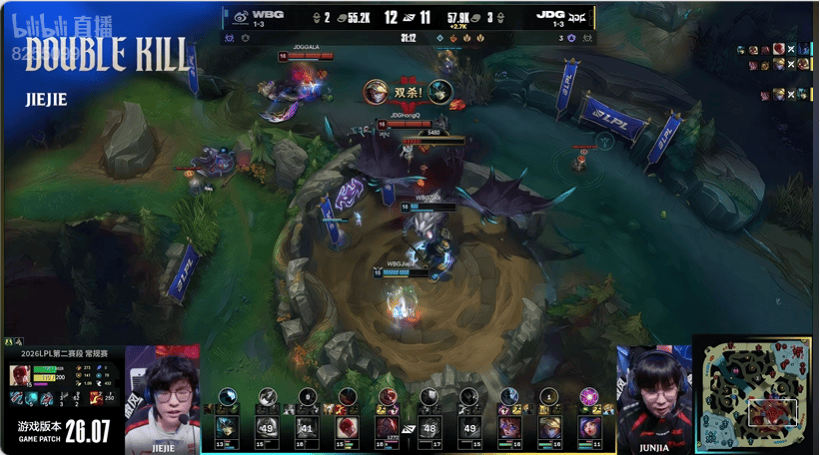Choose the purple-haired level 11 champion portrait
820x455 pixels.
(588, 428)
